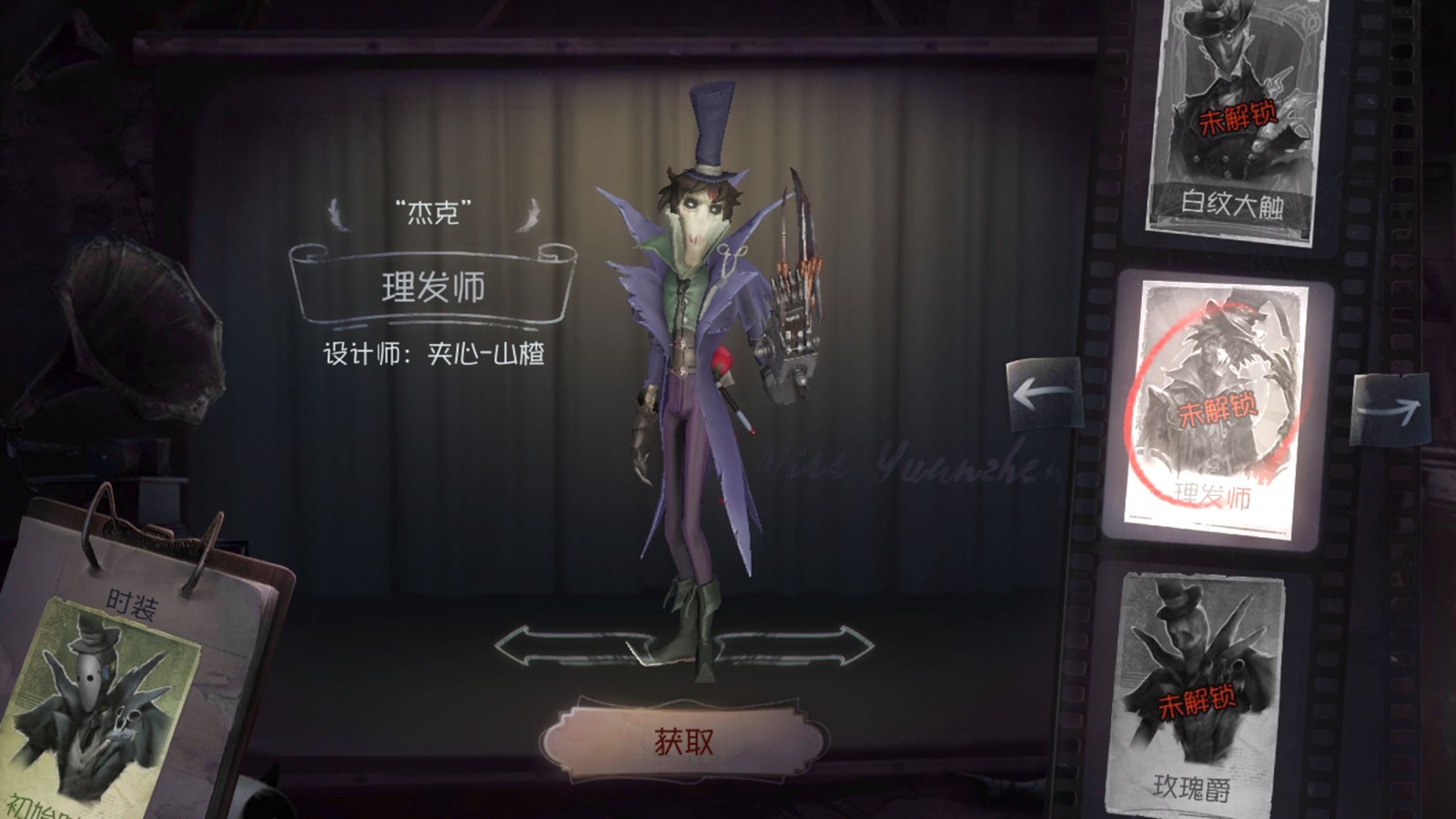Click the 未解锁 lock label on 玫瑰爵
Viewport: 1456px width, 819px height.
click(x=1198, y=703)
